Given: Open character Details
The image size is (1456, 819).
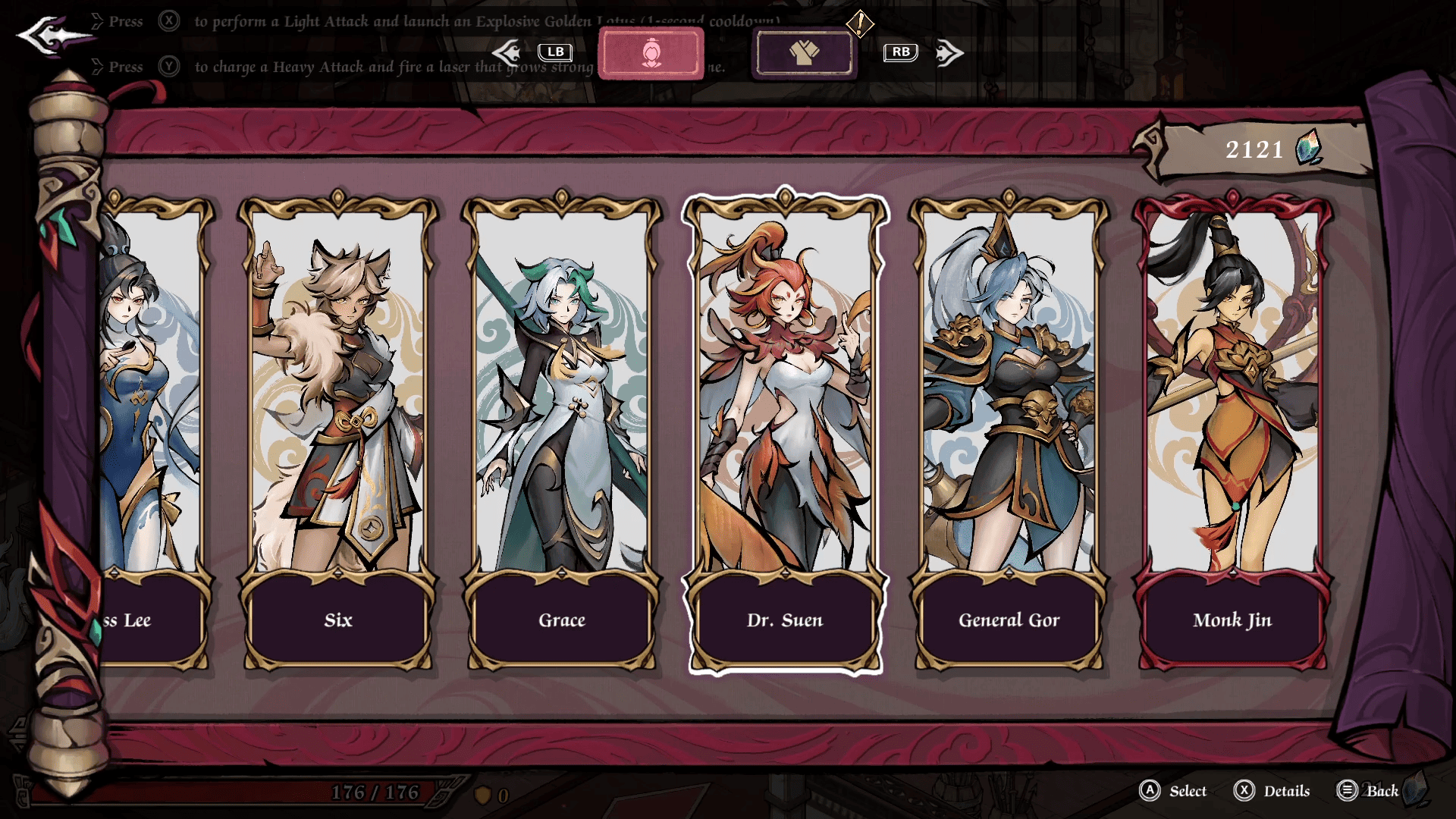Looking at the screenshot, I should (1272, 791).
